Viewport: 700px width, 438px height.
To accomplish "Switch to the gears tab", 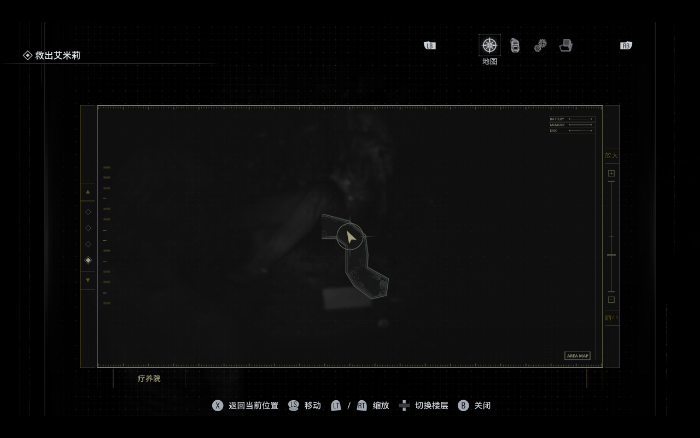I will (x=540, y=45).
